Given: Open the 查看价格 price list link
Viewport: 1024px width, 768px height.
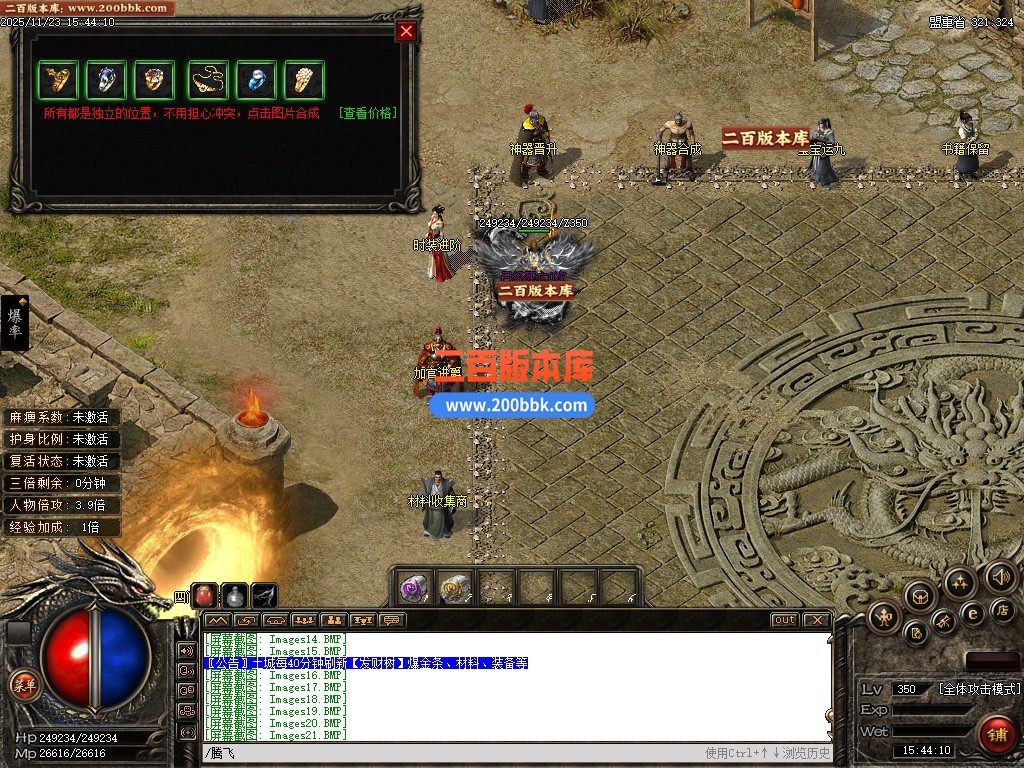Looking at the screenshot, I should pyautogui.click(x=367, y=113).
